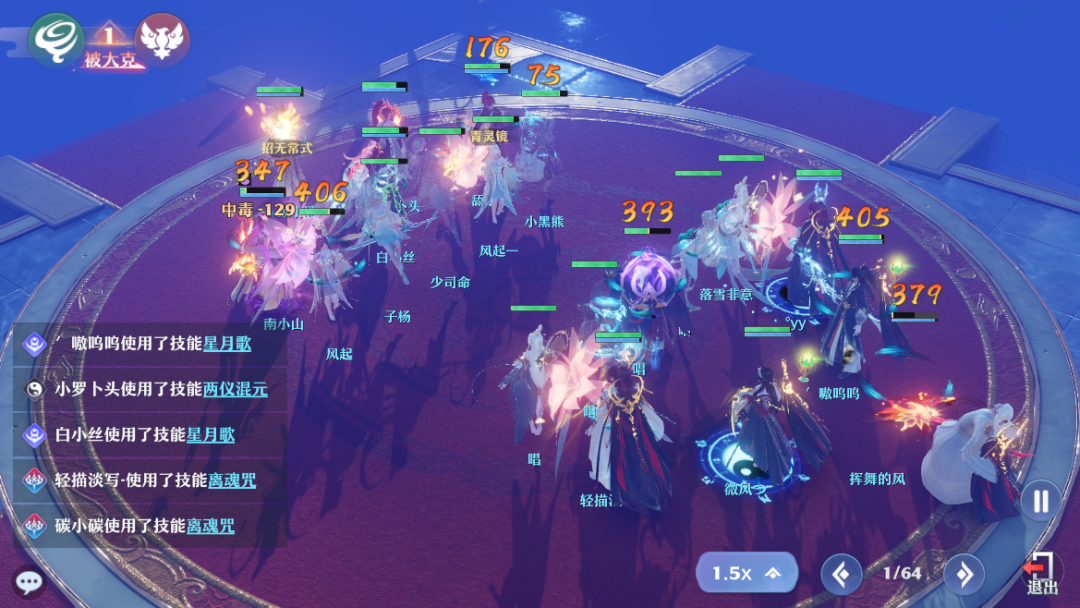Open 离魂咒 skill link used by 碳小碳
This screenshot has height=608, width=1080.
point(211,525)
